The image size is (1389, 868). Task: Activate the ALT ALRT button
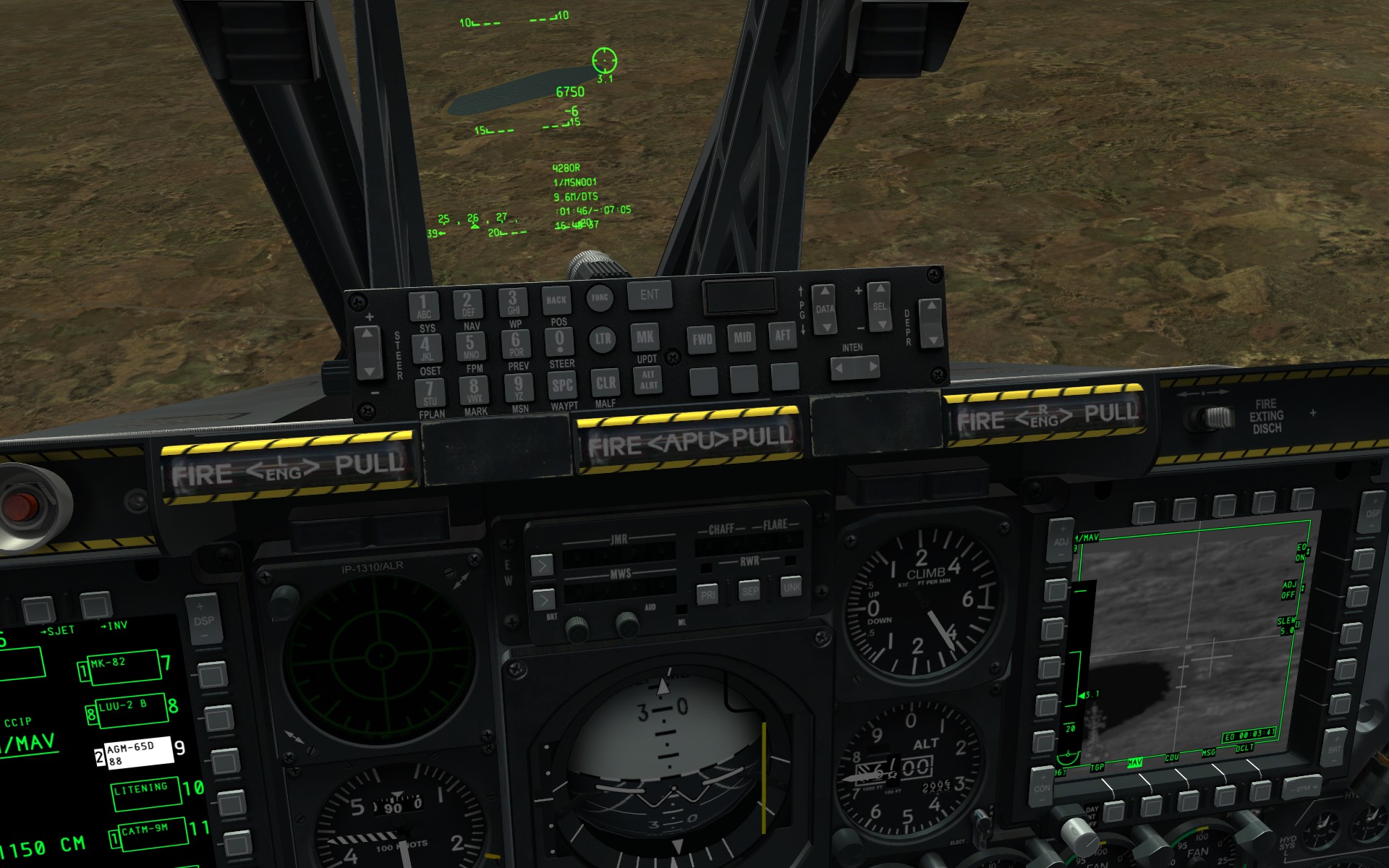coord(648,380)
